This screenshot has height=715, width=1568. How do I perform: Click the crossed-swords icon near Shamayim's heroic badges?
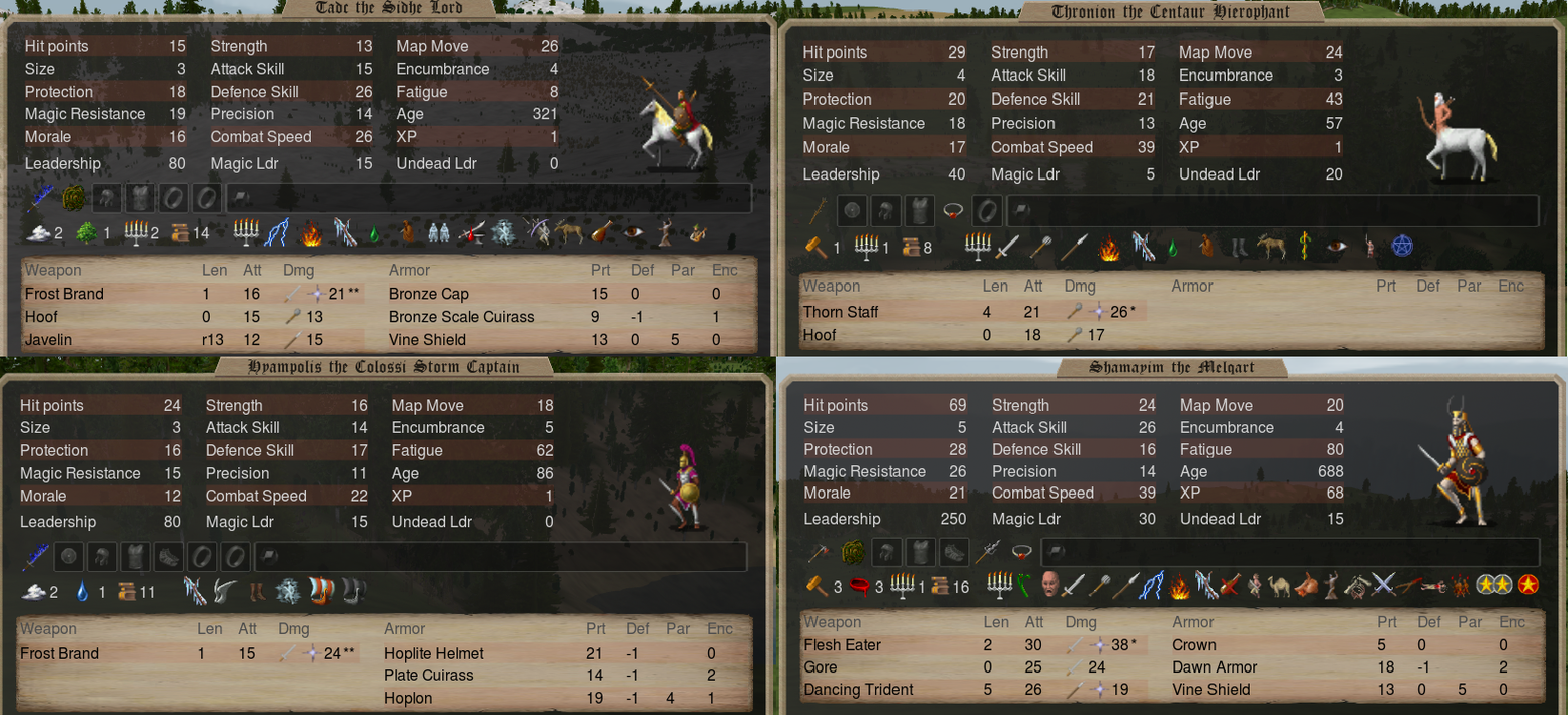click(1384, 585)
